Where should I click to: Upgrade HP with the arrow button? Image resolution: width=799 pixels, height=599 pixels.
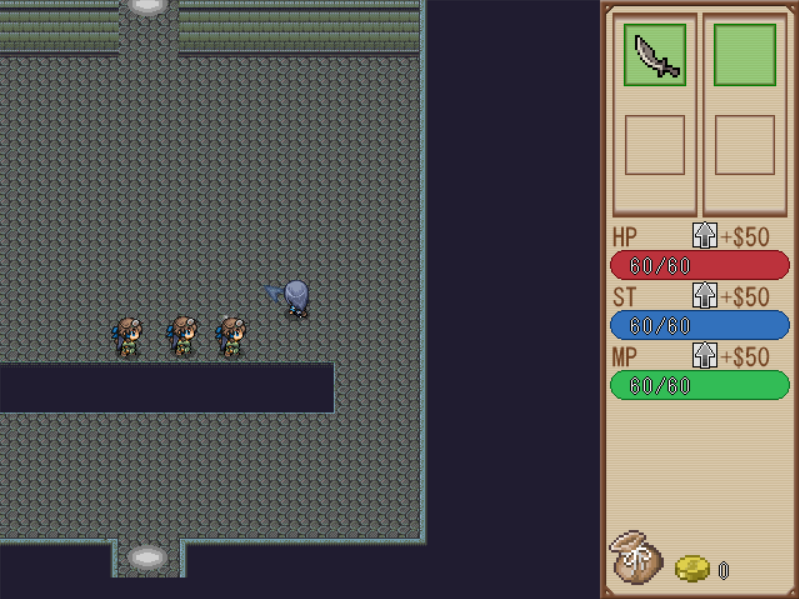coord(705,236)
